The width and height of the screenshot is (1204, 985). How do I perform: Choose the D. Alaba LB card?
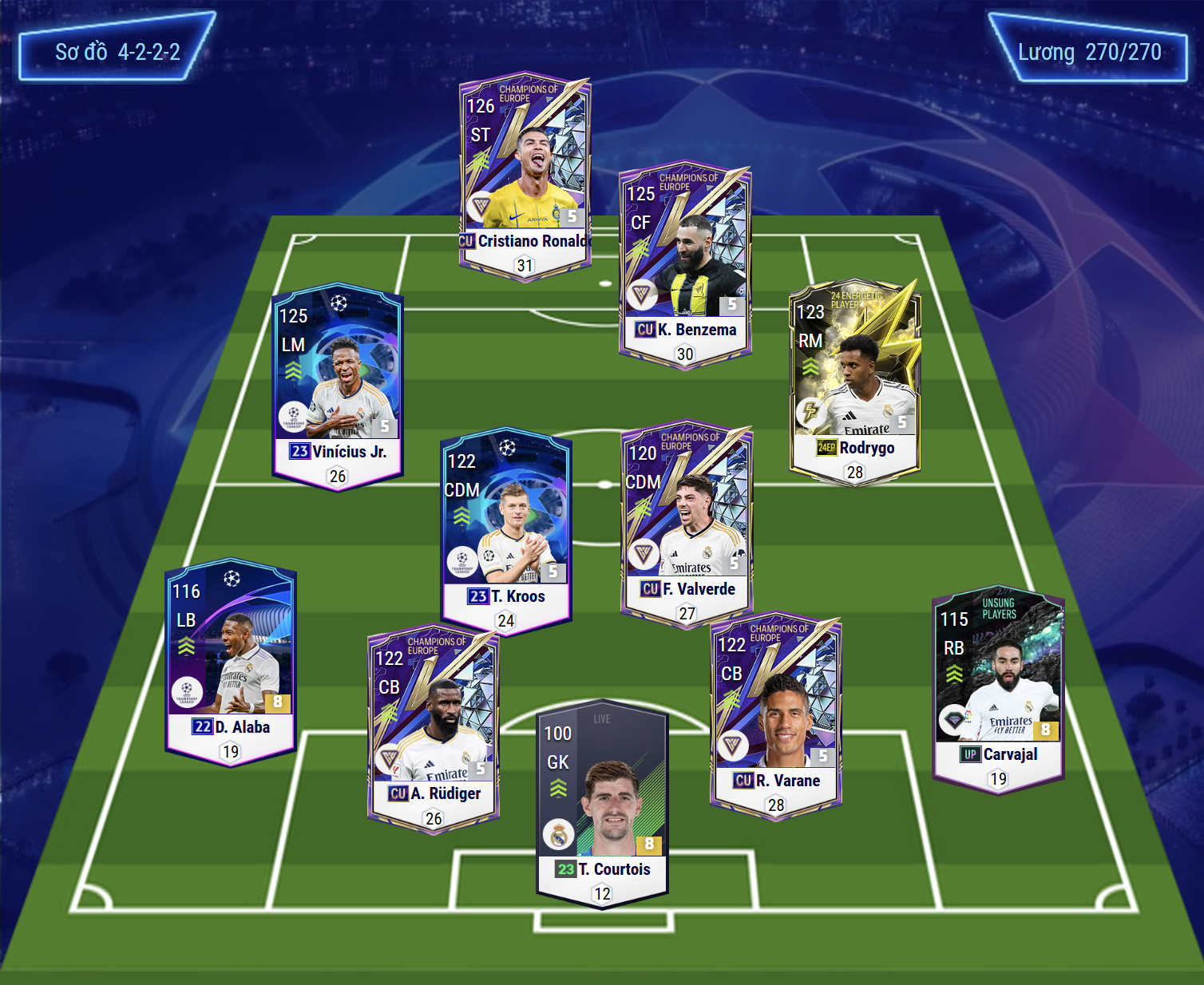[231, 660]
